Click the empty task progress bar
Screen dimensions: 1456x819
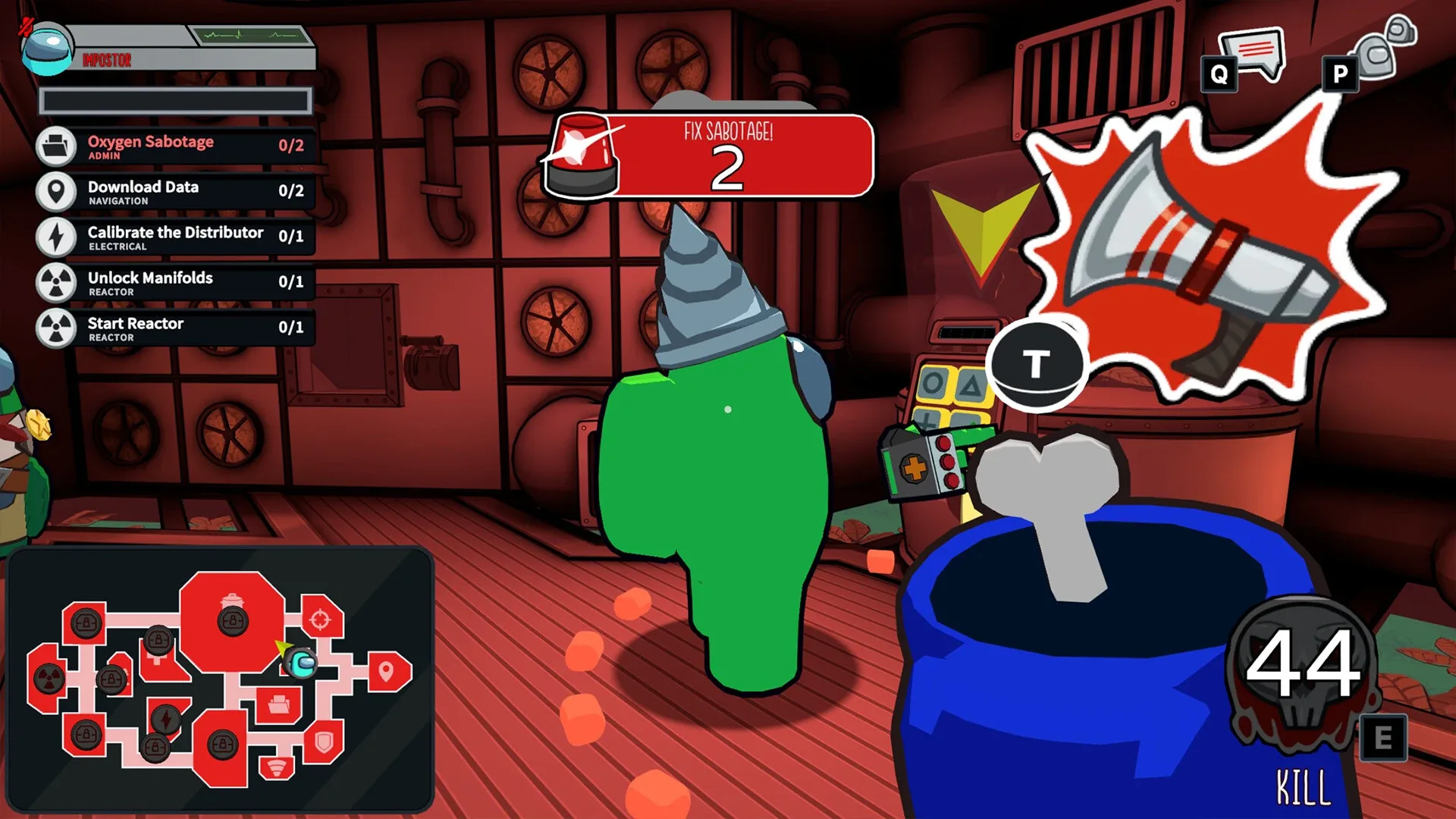176,100
